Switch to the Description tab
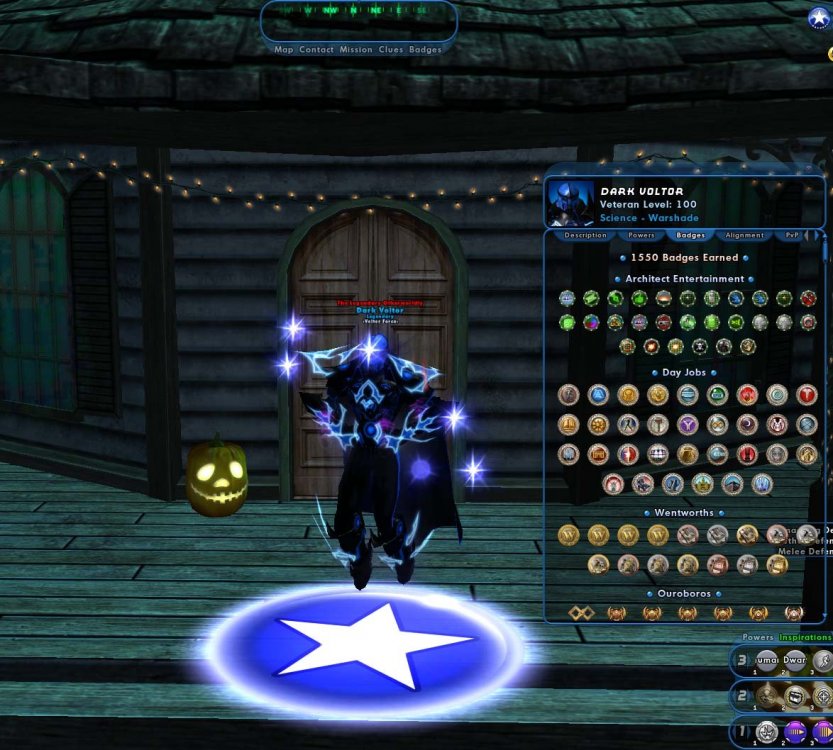The height and width of the screenshot is (750, 833). click(585, 236)
